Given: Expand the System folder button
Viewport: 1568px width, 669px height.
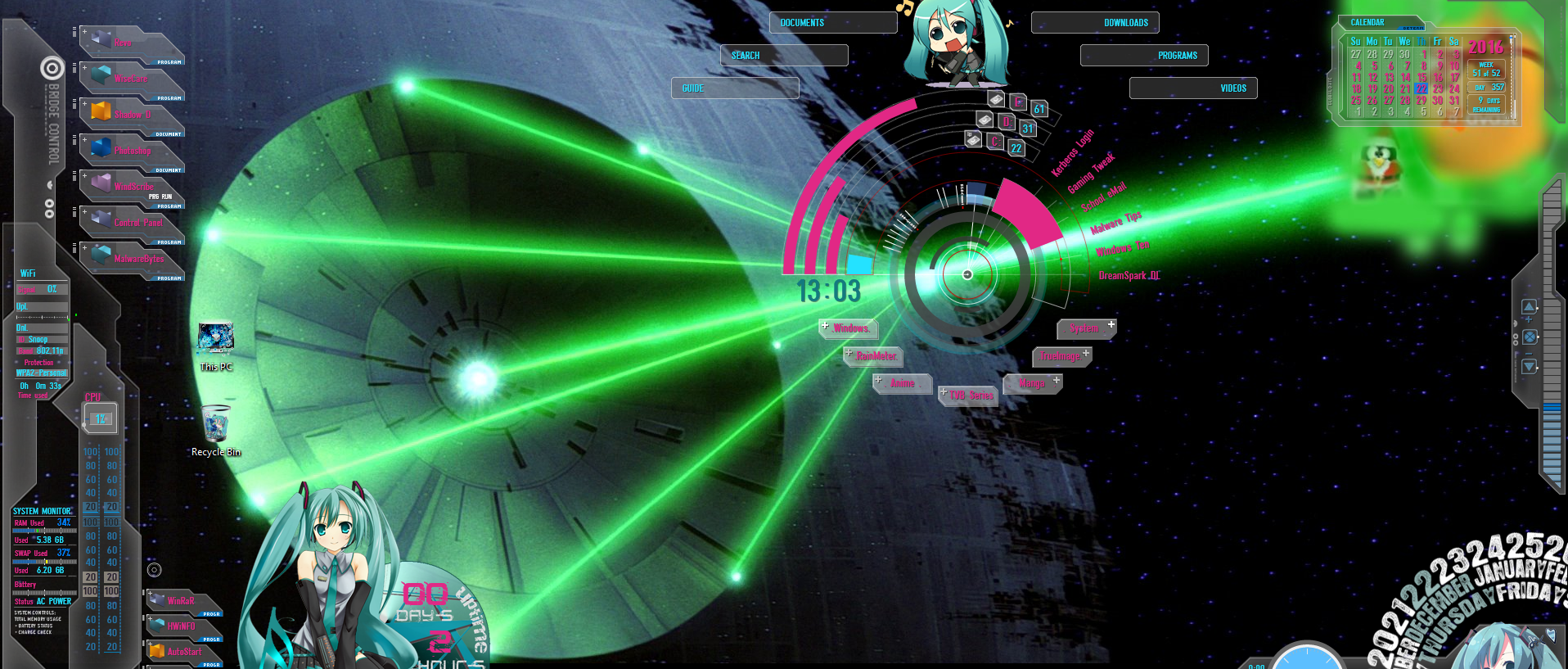Looking at the screenshot, I should pos(1086,328).
